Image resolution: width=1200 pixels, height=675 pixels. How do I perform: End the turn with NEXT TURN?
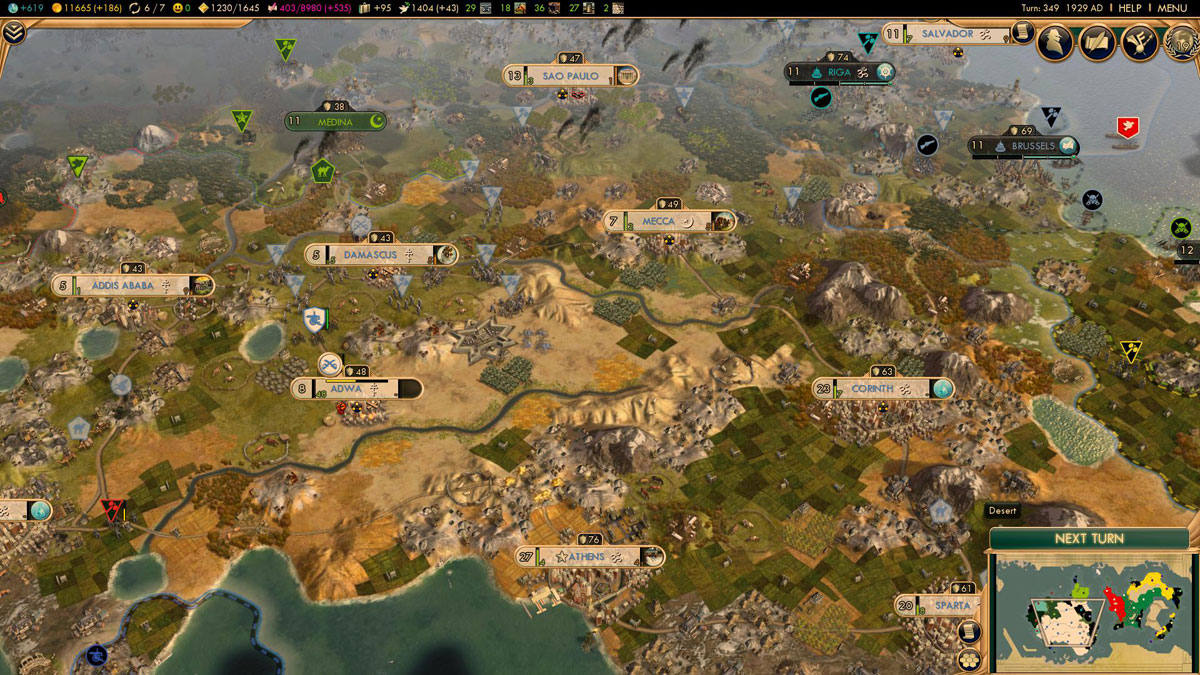tap(1088, 538)
